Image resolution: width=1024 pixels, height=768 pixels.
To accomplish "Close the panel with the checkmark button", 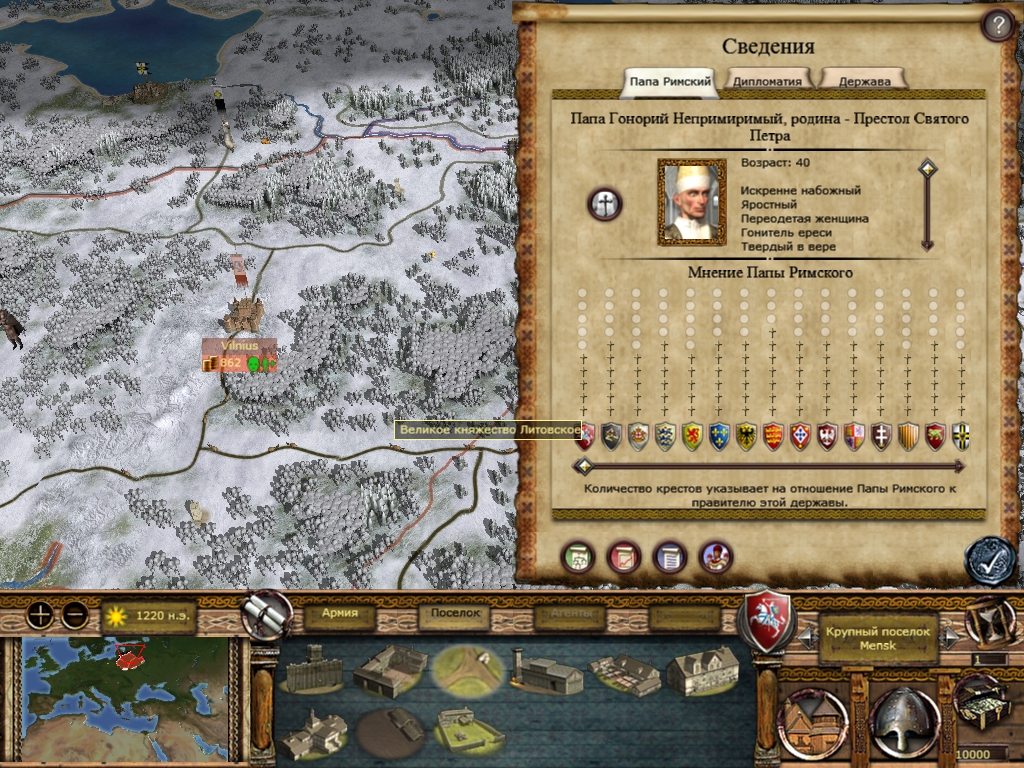I will click(x=989, y=560).
